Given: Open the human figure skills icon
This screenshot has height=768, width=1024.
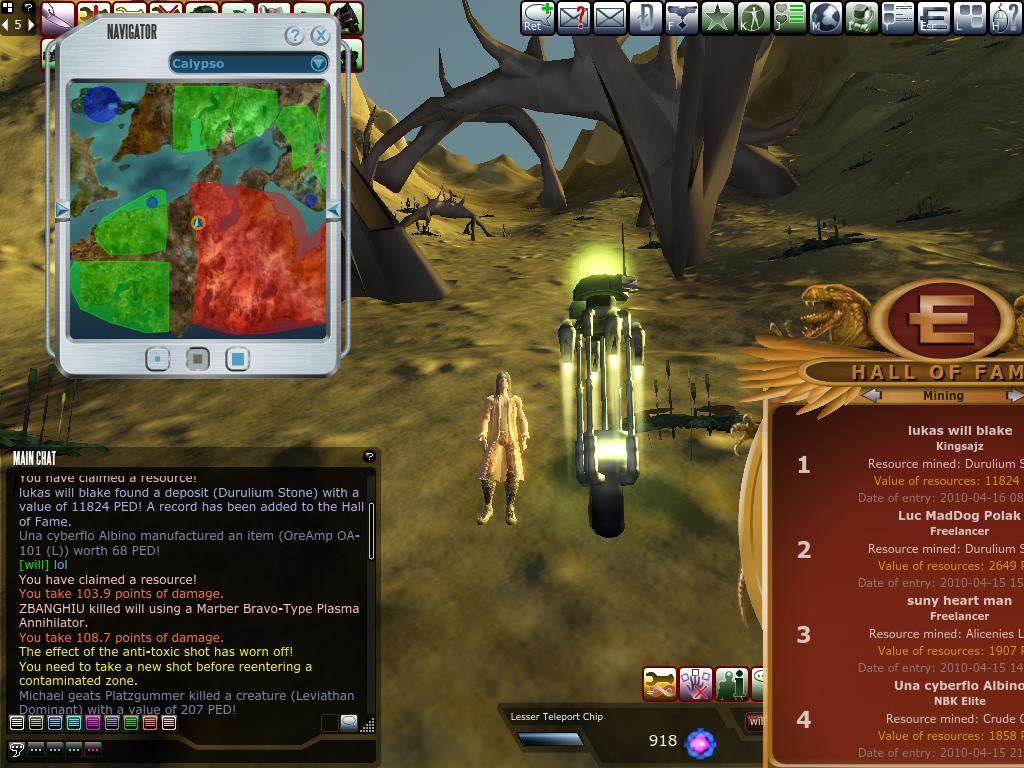Looking at the screenshot, I should pyautogui.click(x=753, y=18).
